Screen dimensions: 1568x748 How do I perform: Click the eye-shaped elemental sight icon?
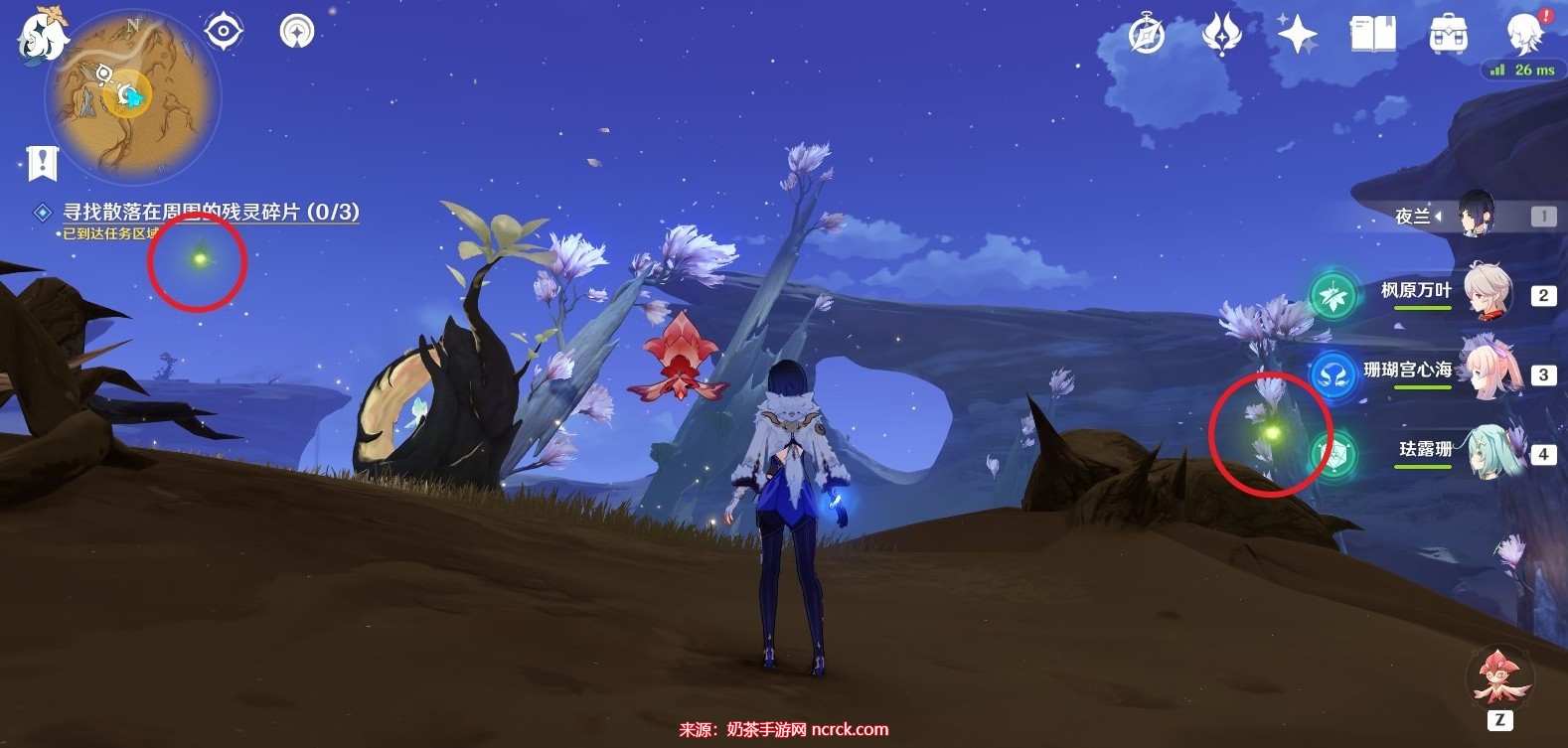224,32
